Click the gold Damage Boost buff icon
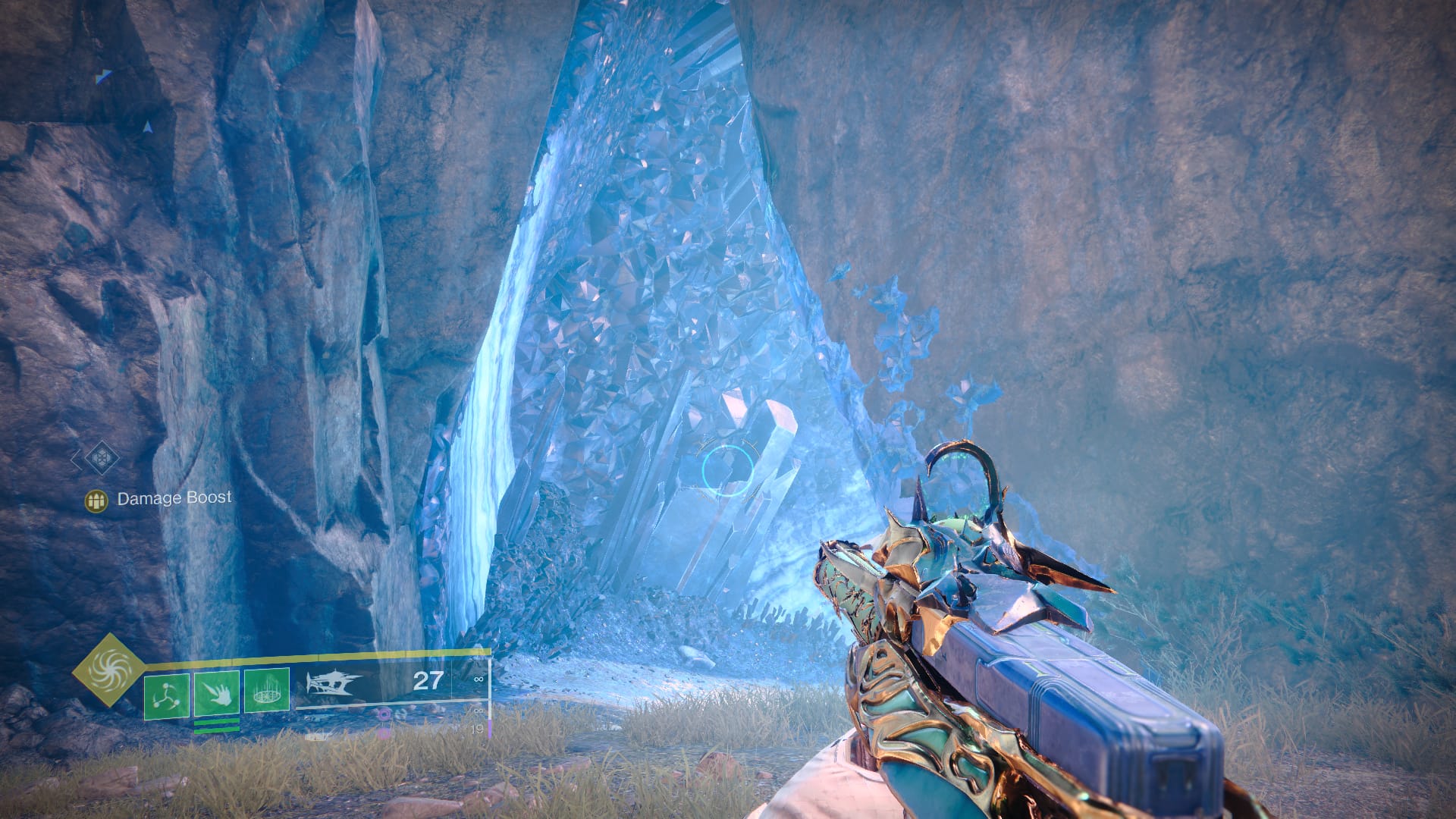This screenshot has width=1456, height=819. point(97,500)
